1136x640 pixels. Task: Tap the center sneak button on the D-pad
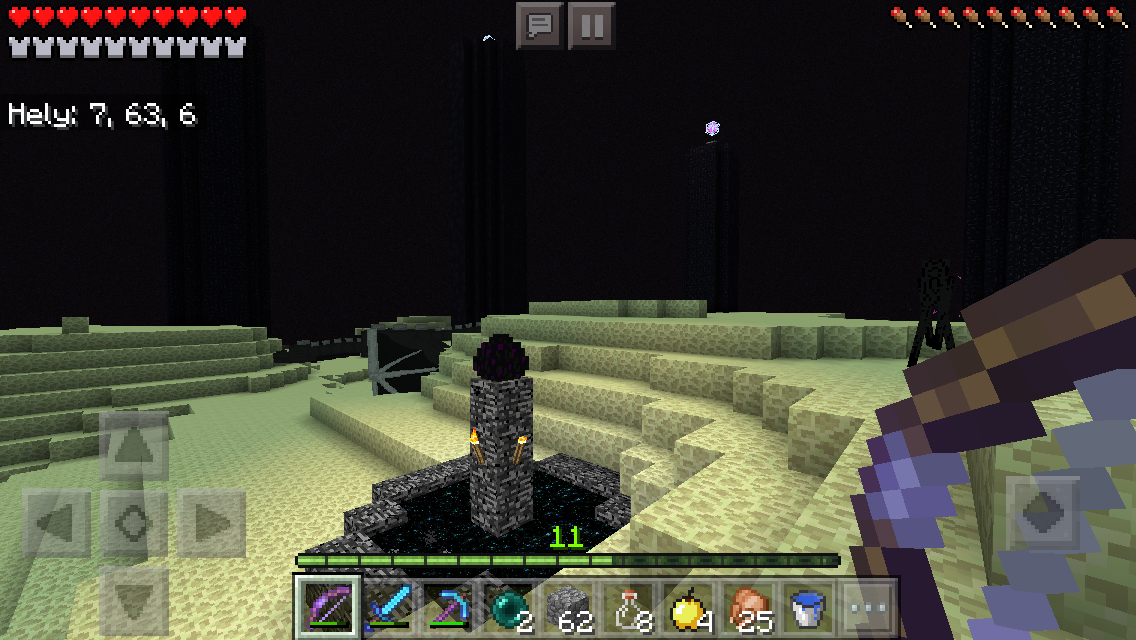click(x=135, y=522)
